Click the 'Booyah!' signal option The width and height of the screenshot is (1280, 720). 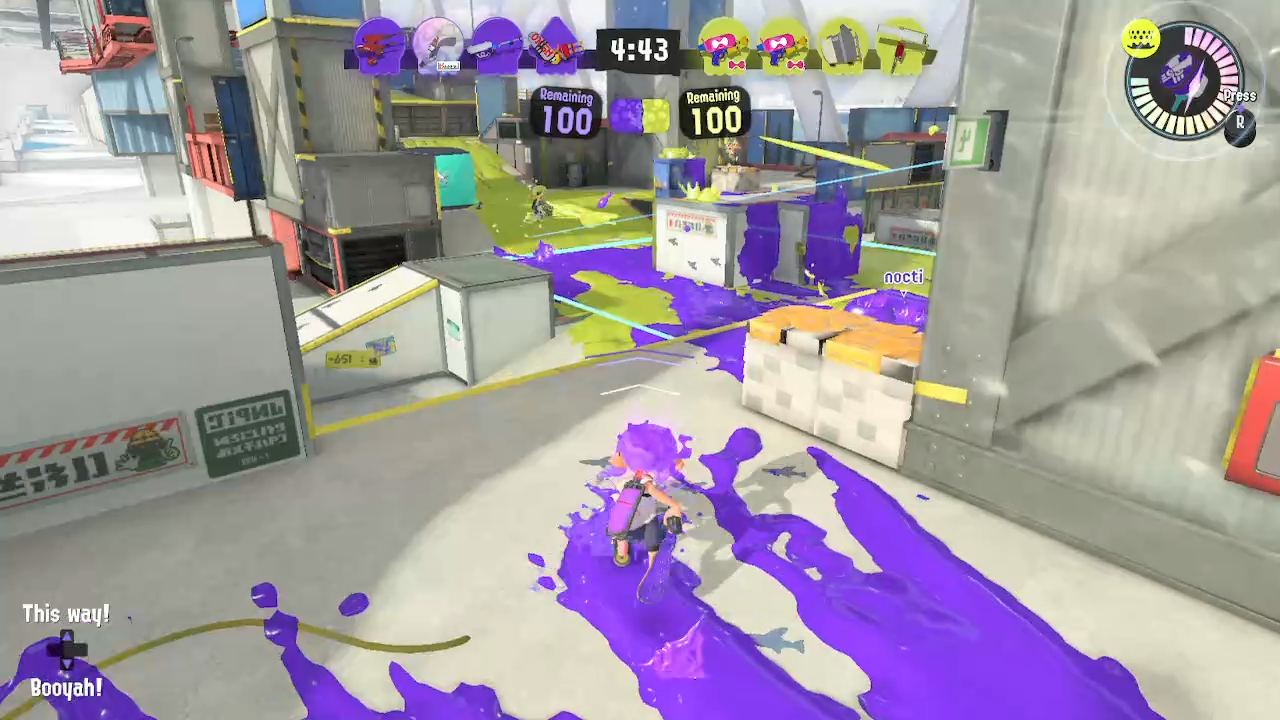[x=66, y=688]
